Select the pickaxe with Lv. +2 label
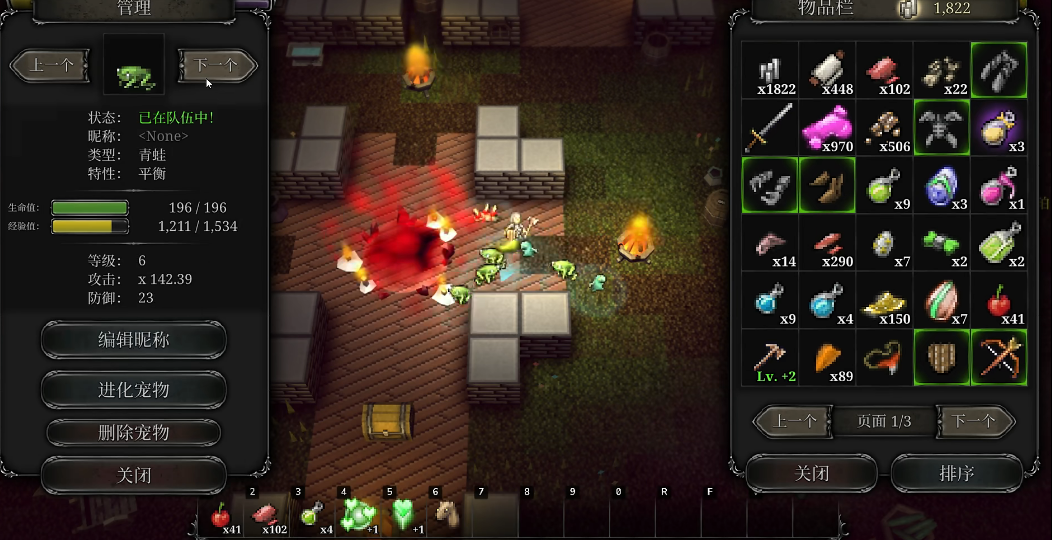 [770, 358]
